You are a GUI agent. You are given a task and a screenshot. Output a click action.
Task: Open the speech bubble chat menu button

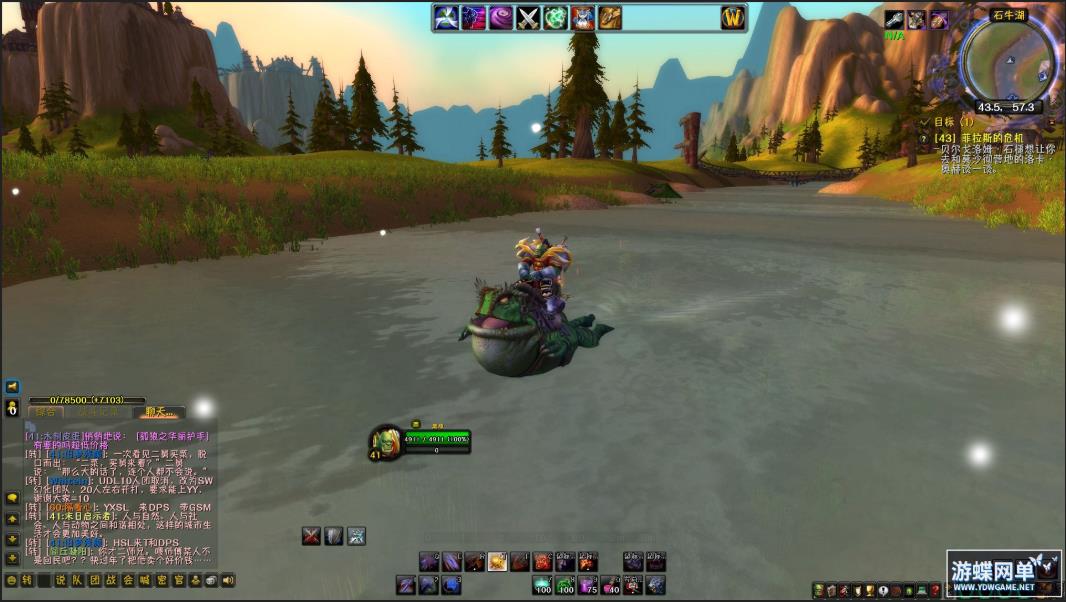[x=12, y=497]
